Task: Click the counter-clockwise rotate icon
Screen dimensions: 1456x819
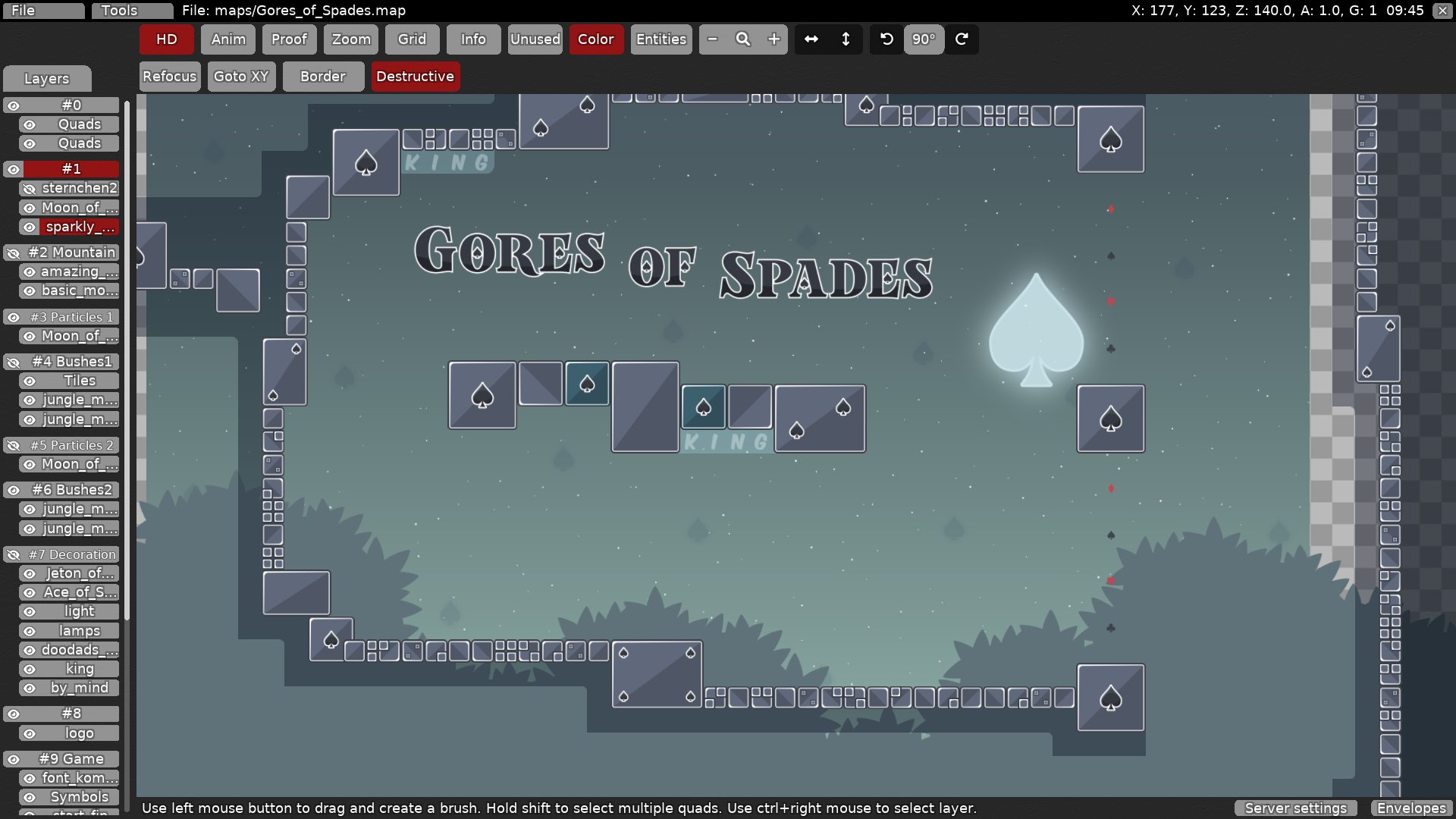Action: pyautogui.click(x=885, y=39)
